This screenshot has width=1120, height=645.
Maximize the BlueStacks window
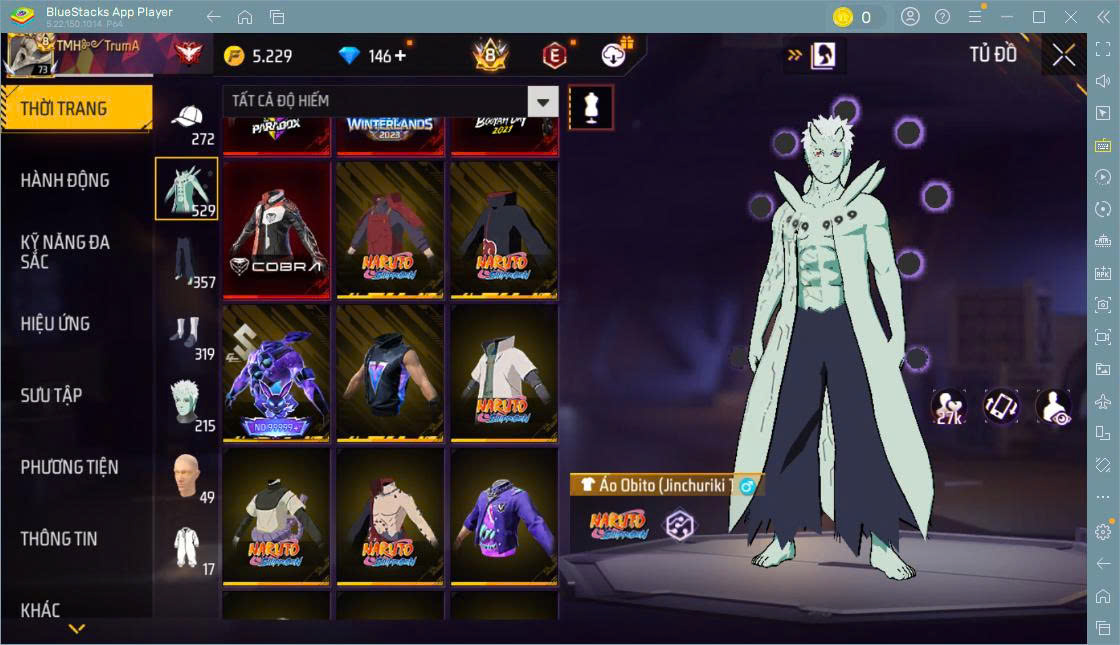[x=1039, y=17]
